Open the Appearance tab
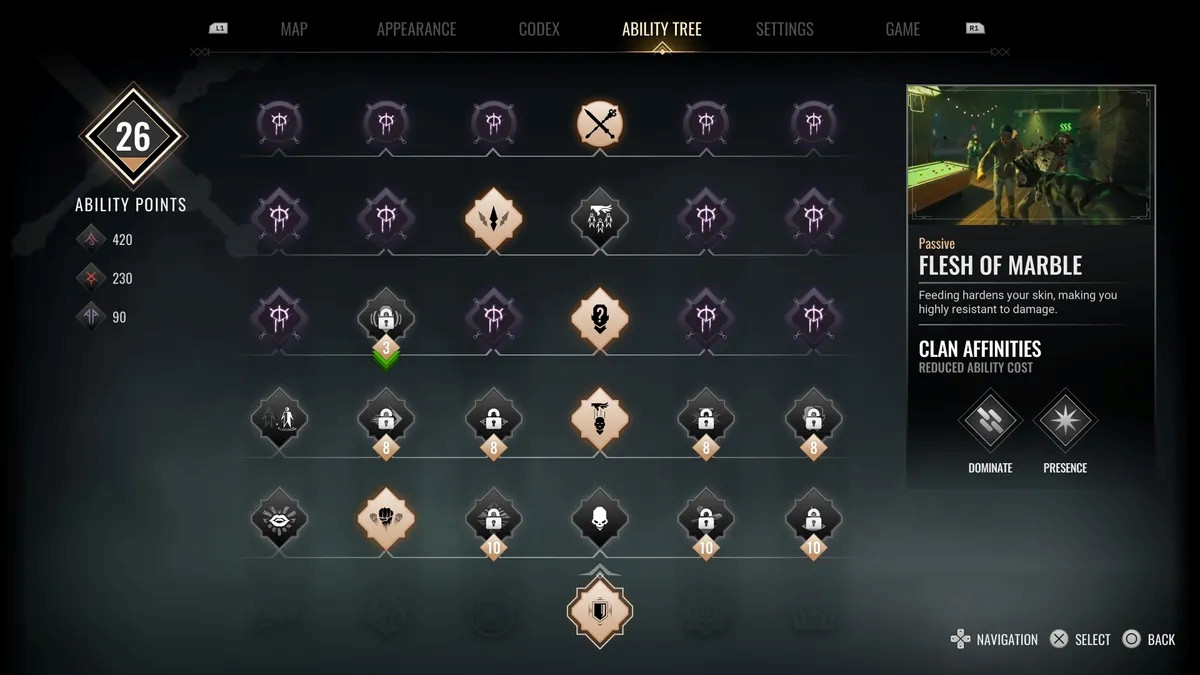 point(416,29)
